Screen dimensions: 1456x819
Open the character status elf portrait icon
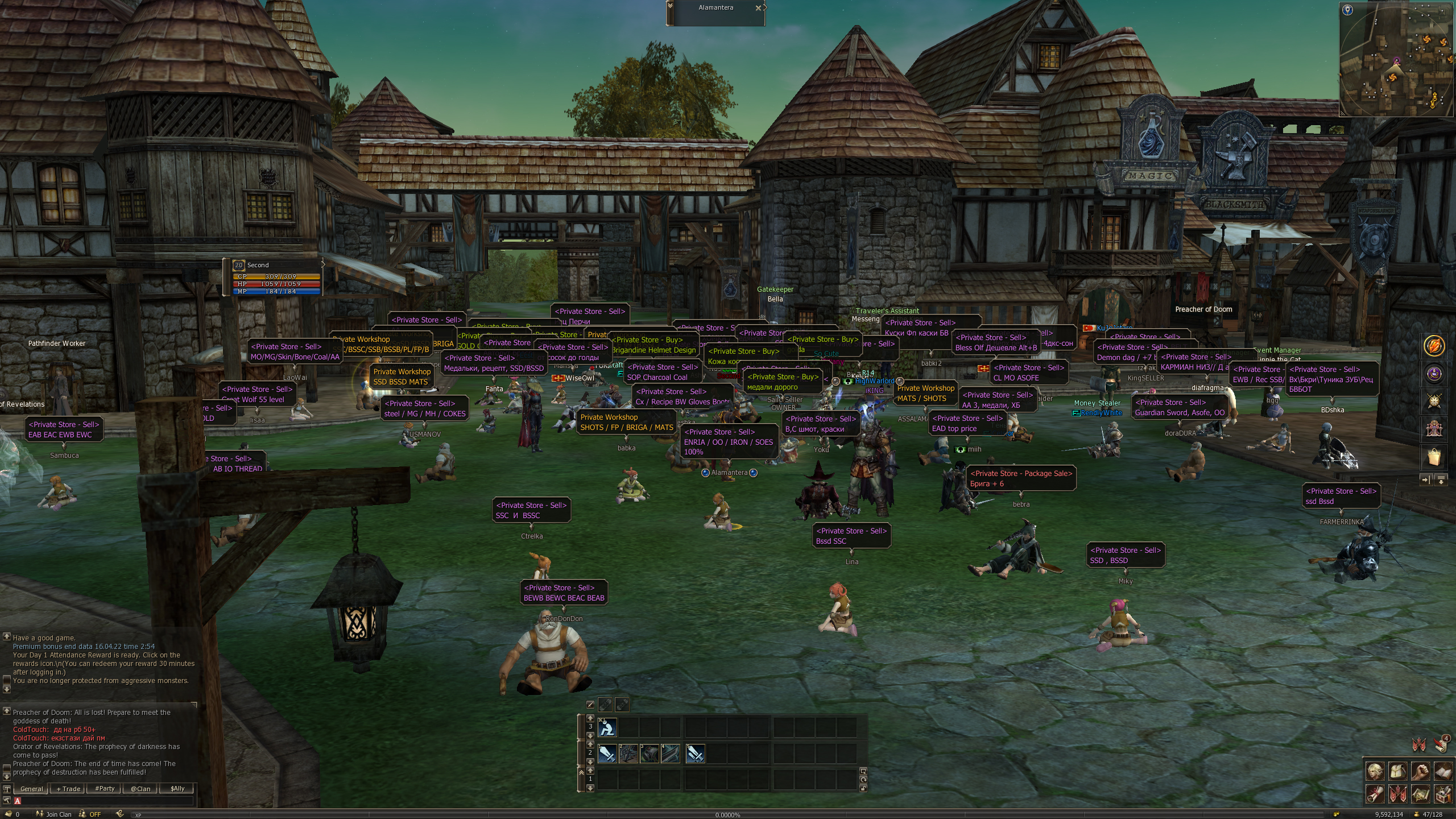pos(1375,771)
